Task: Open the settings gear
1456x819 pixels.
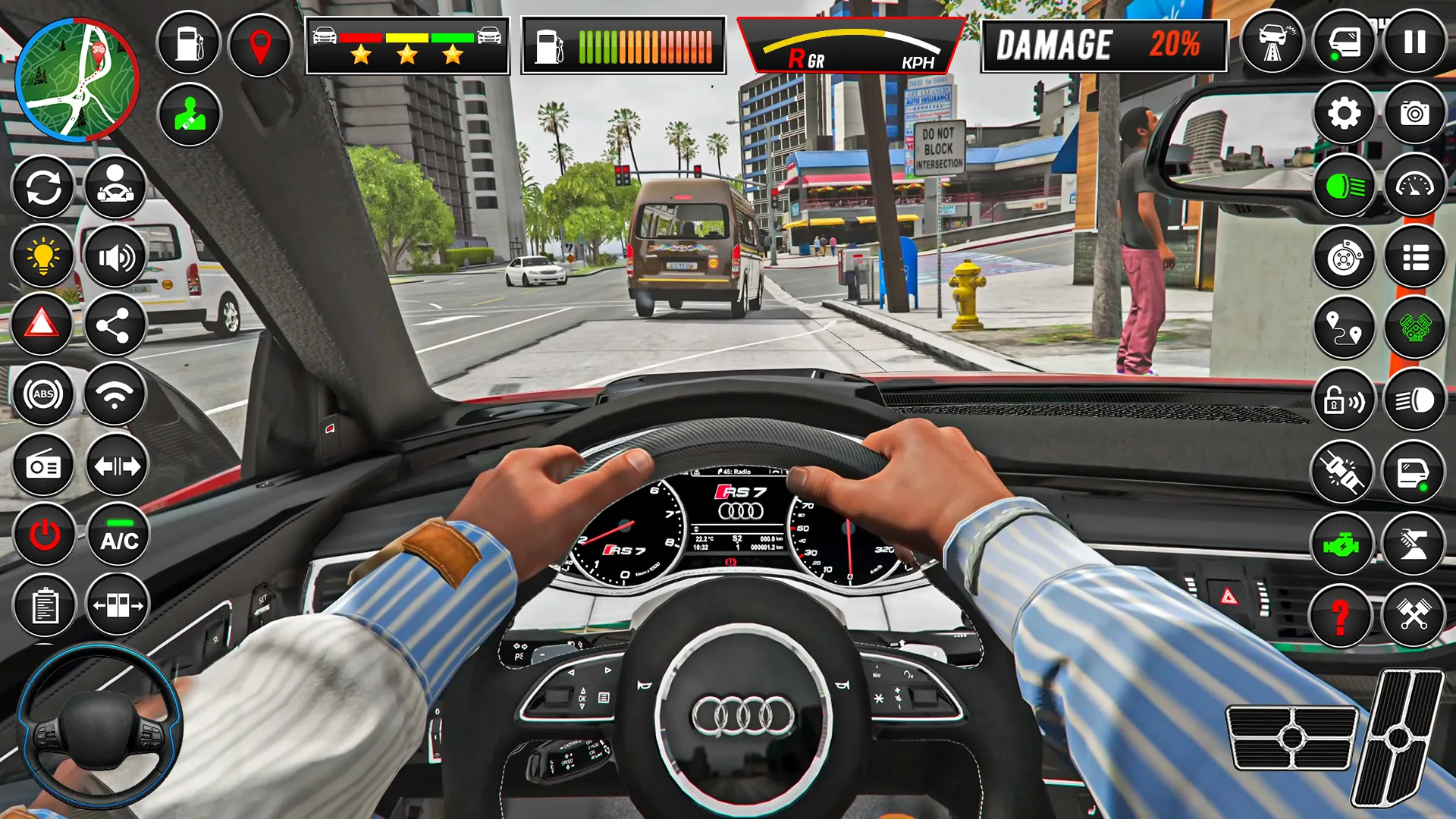Action: click(x=1343, y=112)
